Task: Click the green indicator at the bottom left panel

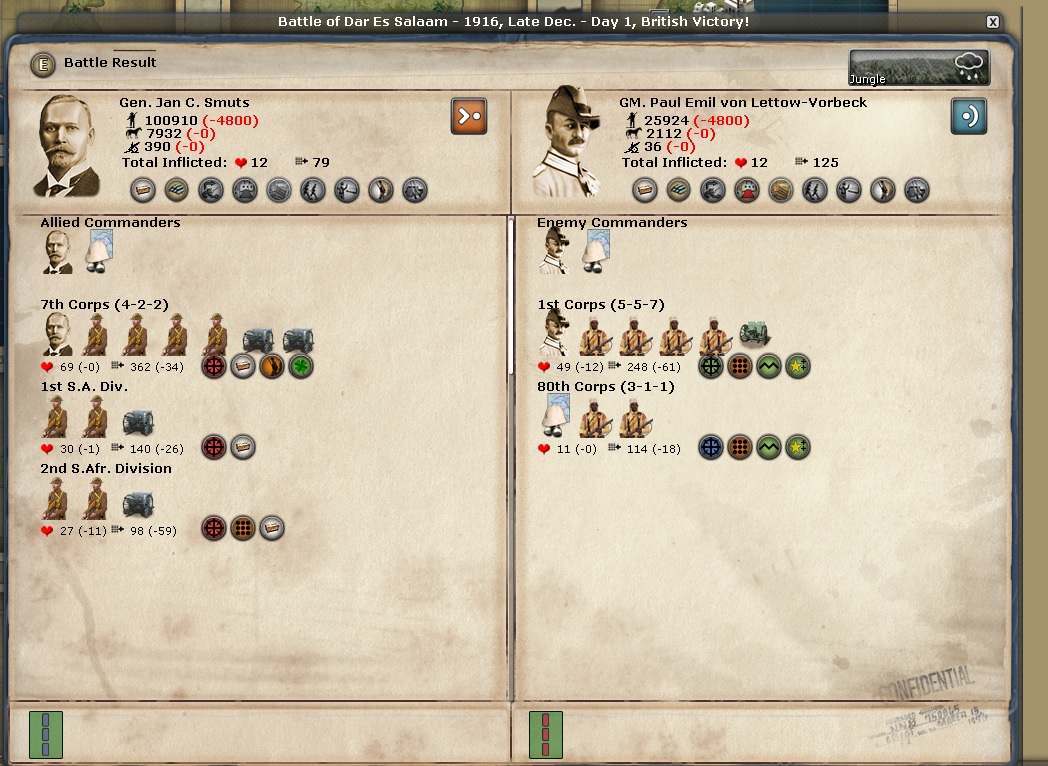Action: pos(46,735)
